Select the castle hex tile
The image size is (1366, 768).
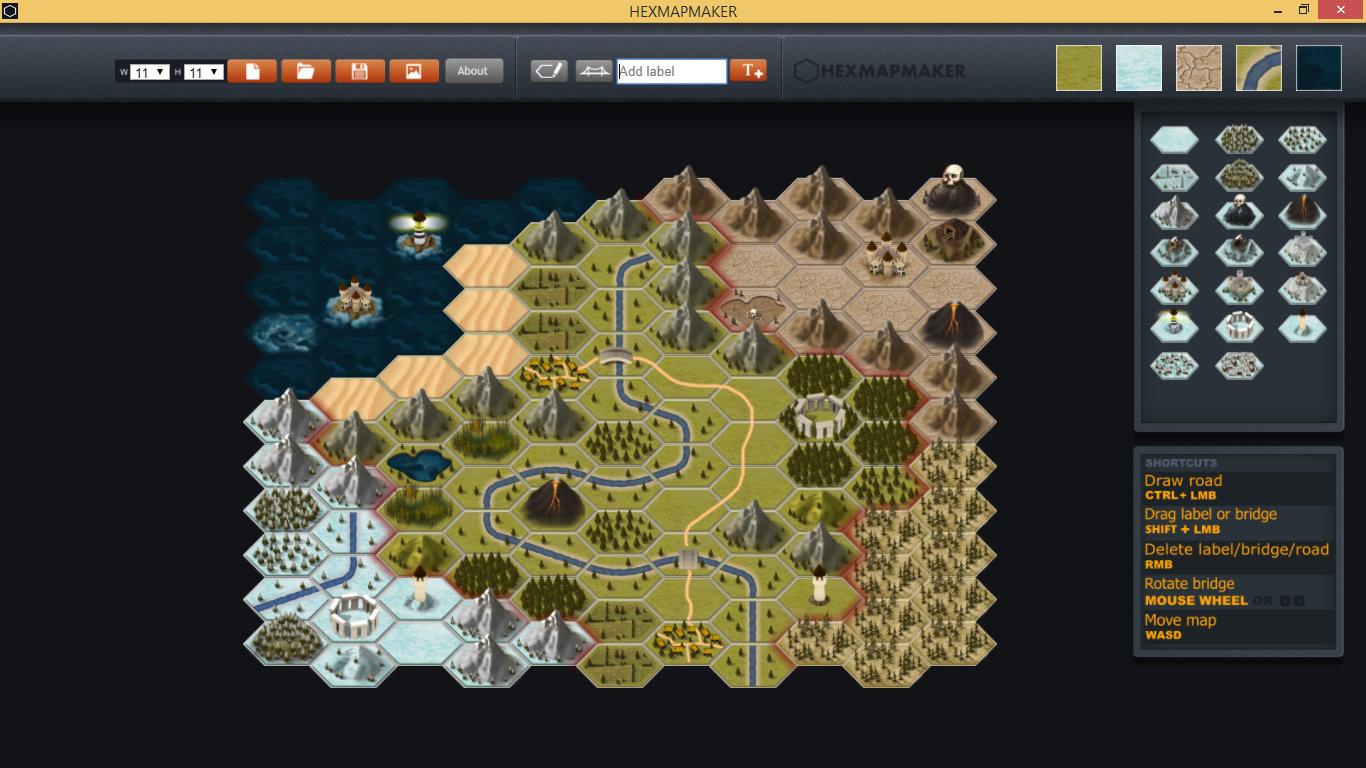click(x=1174, y=289)
